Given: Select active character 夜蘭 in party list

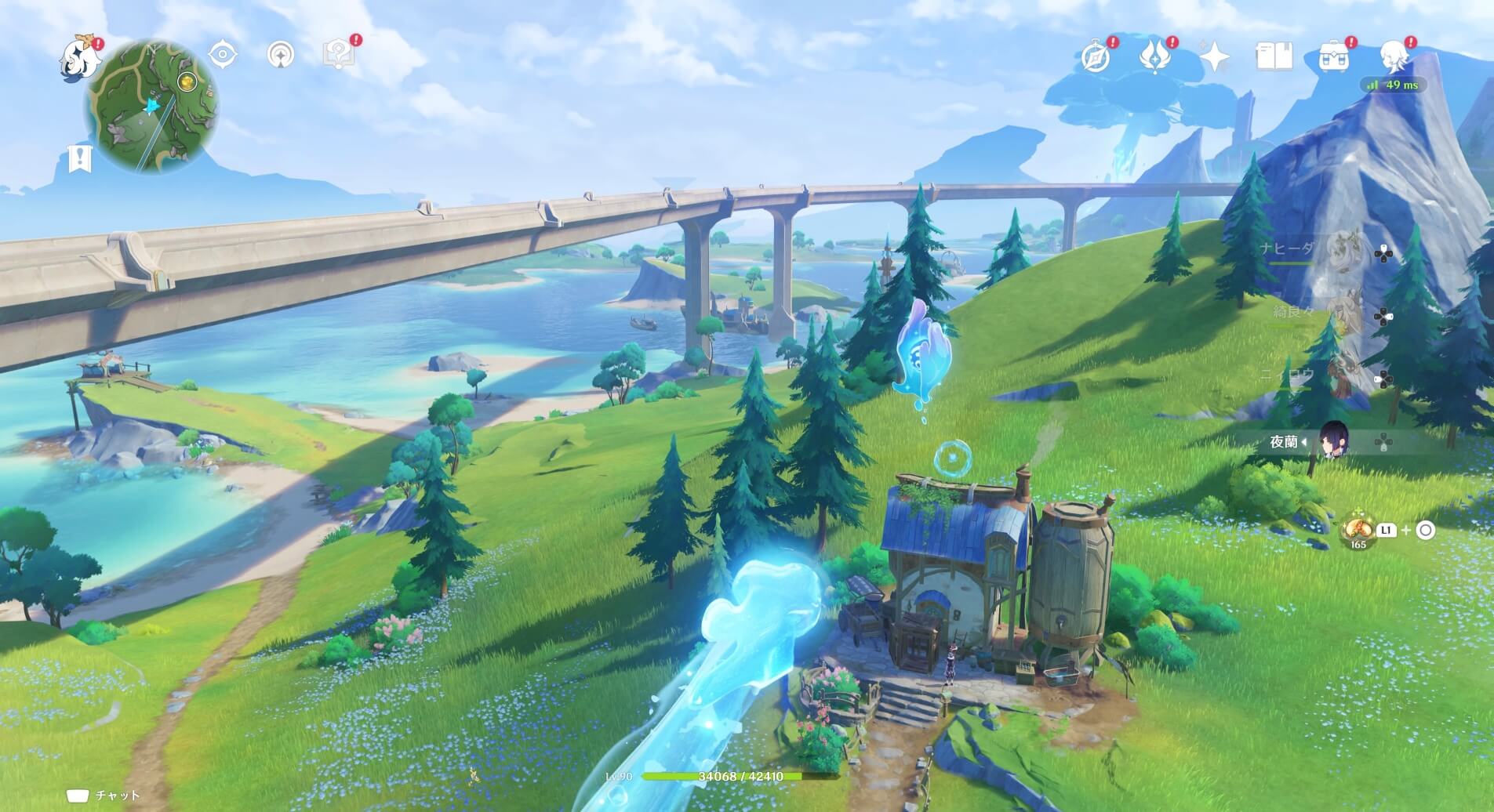Looking at the screenshot, I should click(x=1332, y=443).
